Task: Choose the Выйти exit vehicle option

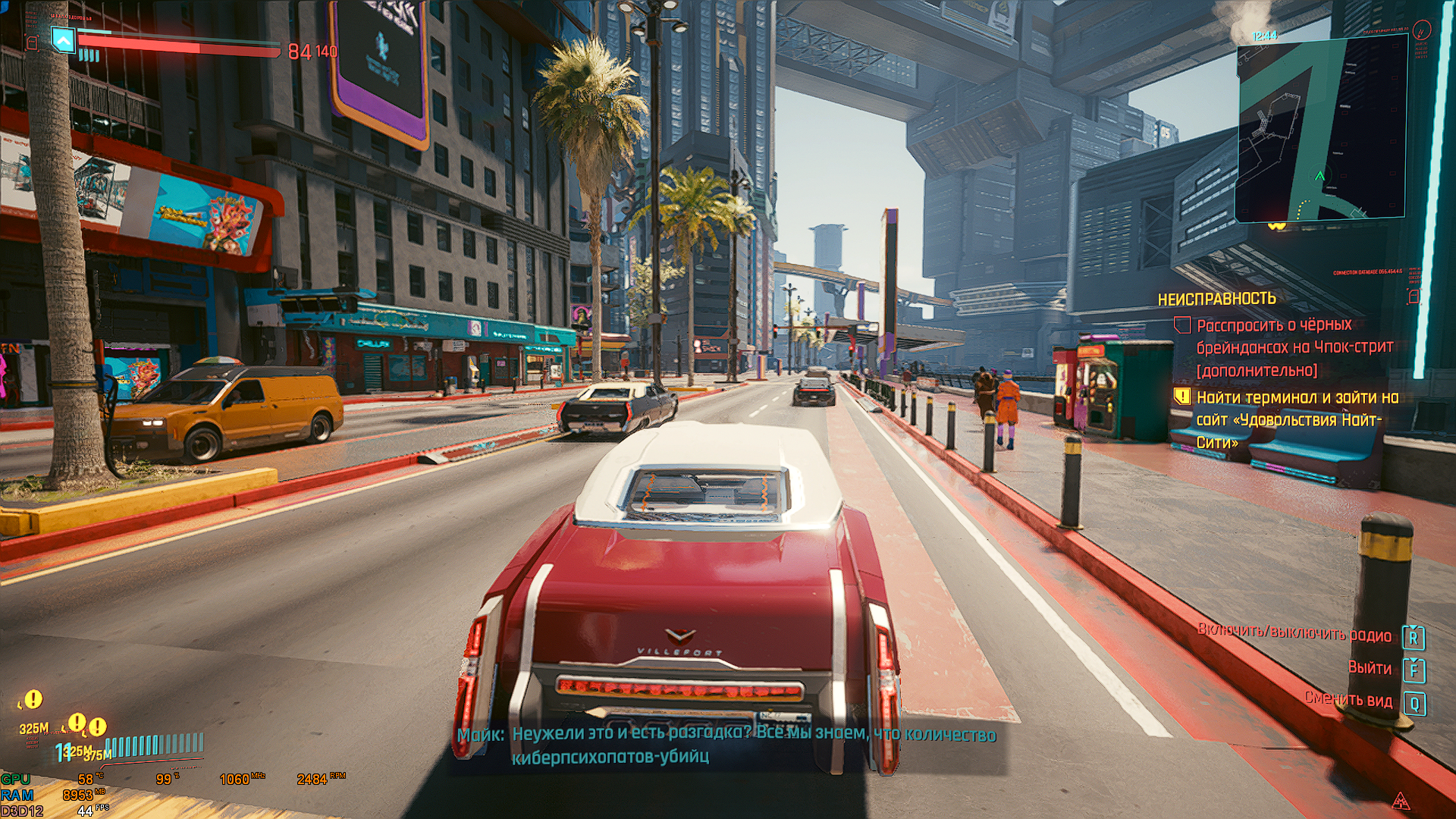Action: tap(1370, 668)
